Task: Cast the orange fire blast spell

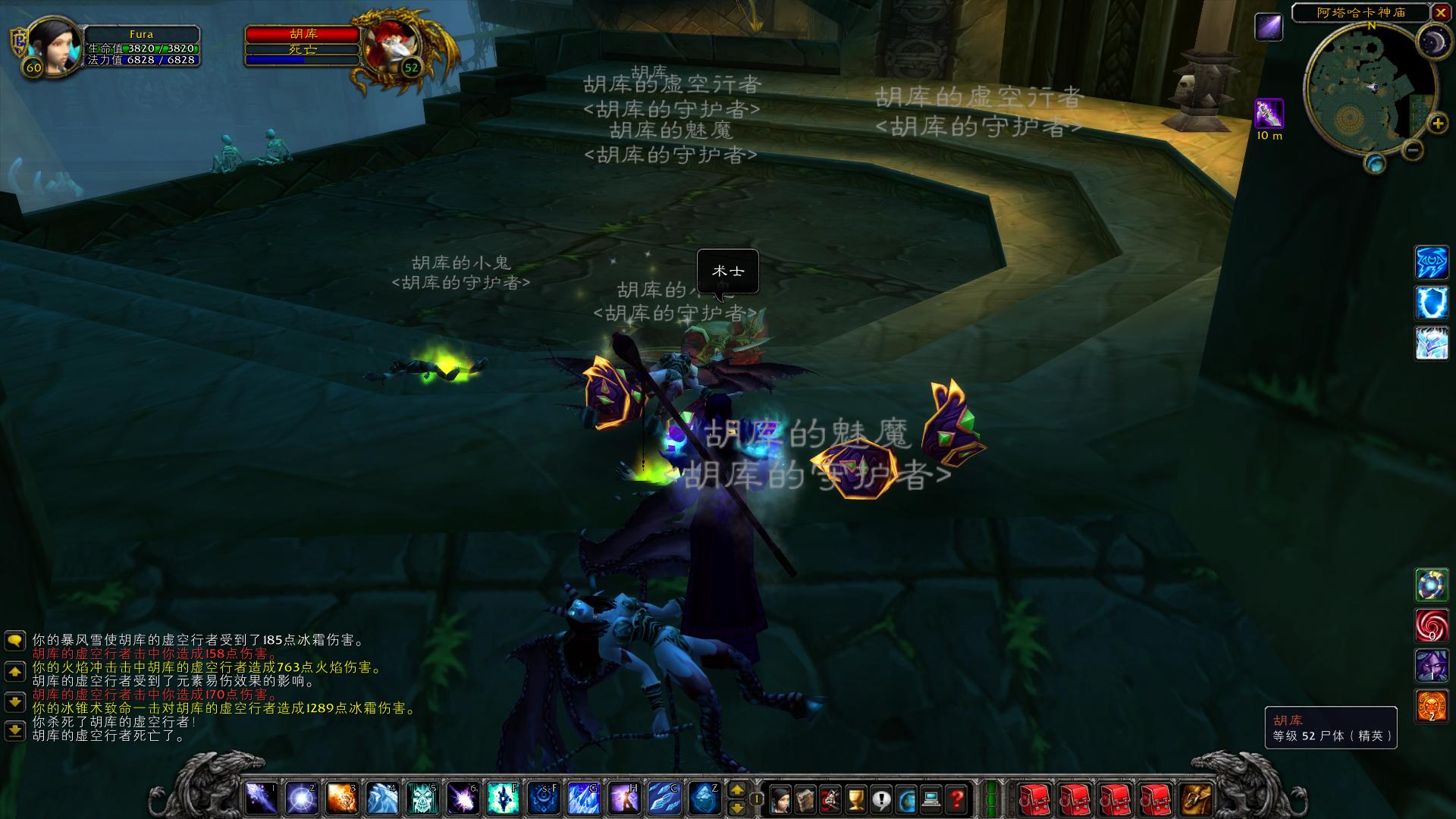Action: click(342, 798)
